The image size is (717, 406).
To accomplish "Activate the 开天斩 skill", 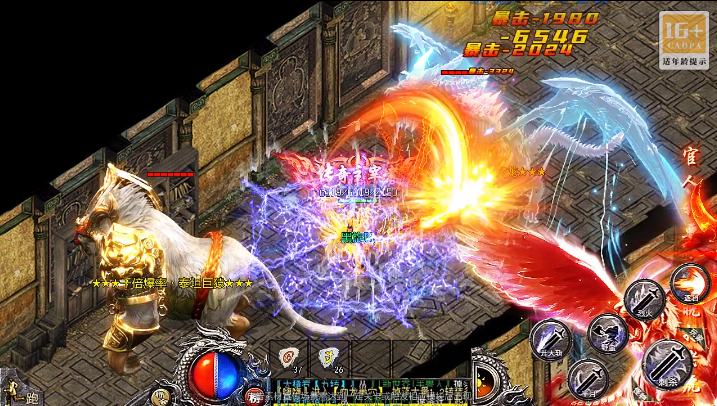I will [x=550, y=339].
